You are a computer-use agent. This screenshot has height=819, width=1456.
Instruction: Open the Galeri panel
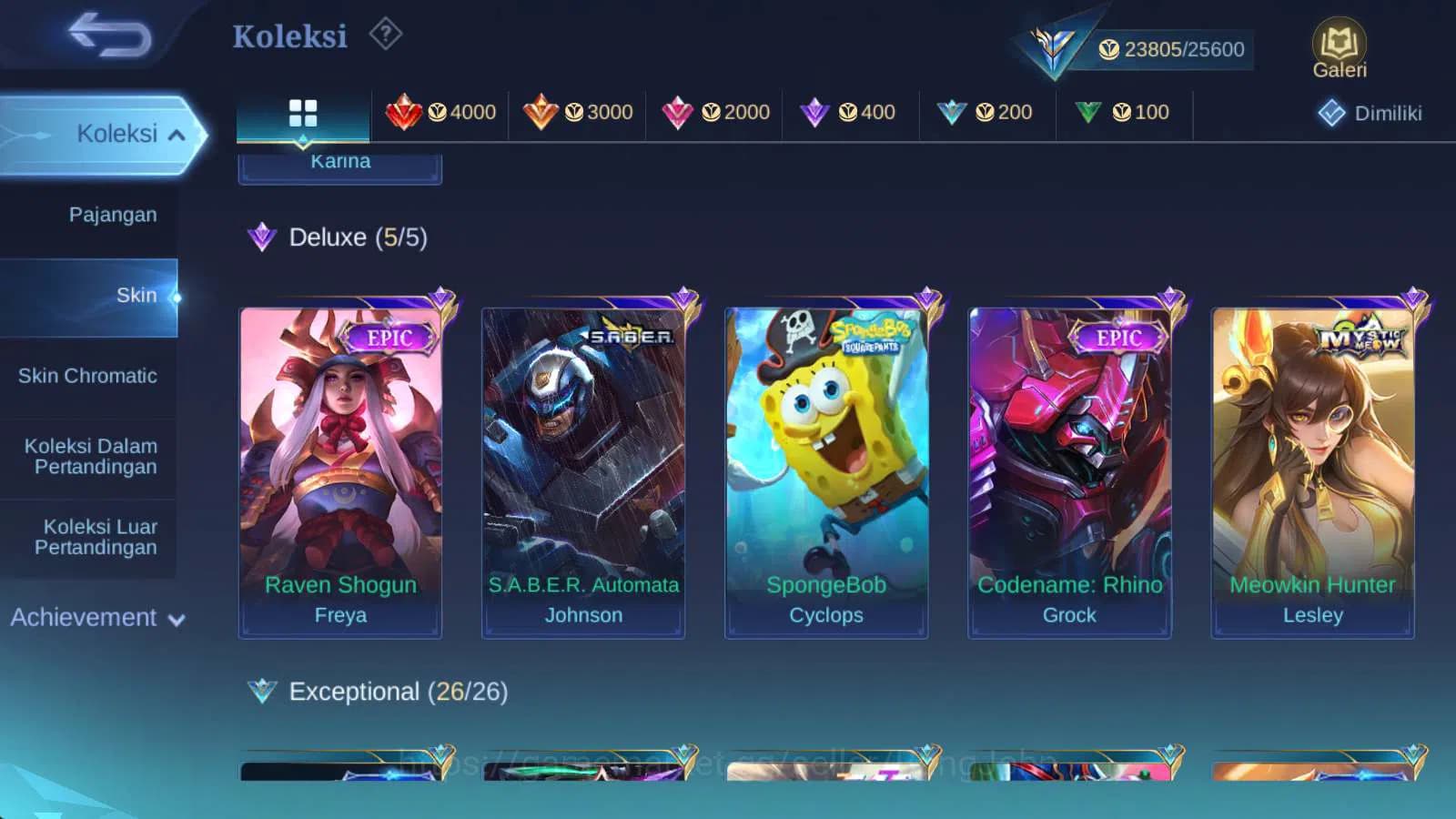tap(1338, 43)
